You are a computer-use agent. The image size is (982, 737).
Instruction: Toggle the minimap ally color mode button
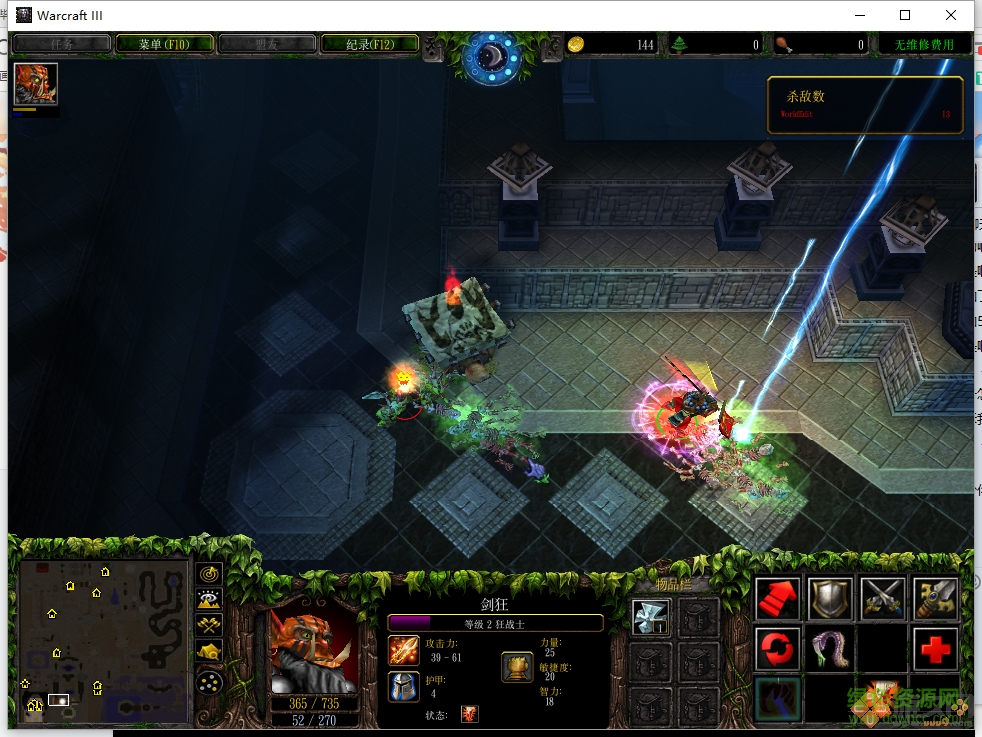coord(209,627)
